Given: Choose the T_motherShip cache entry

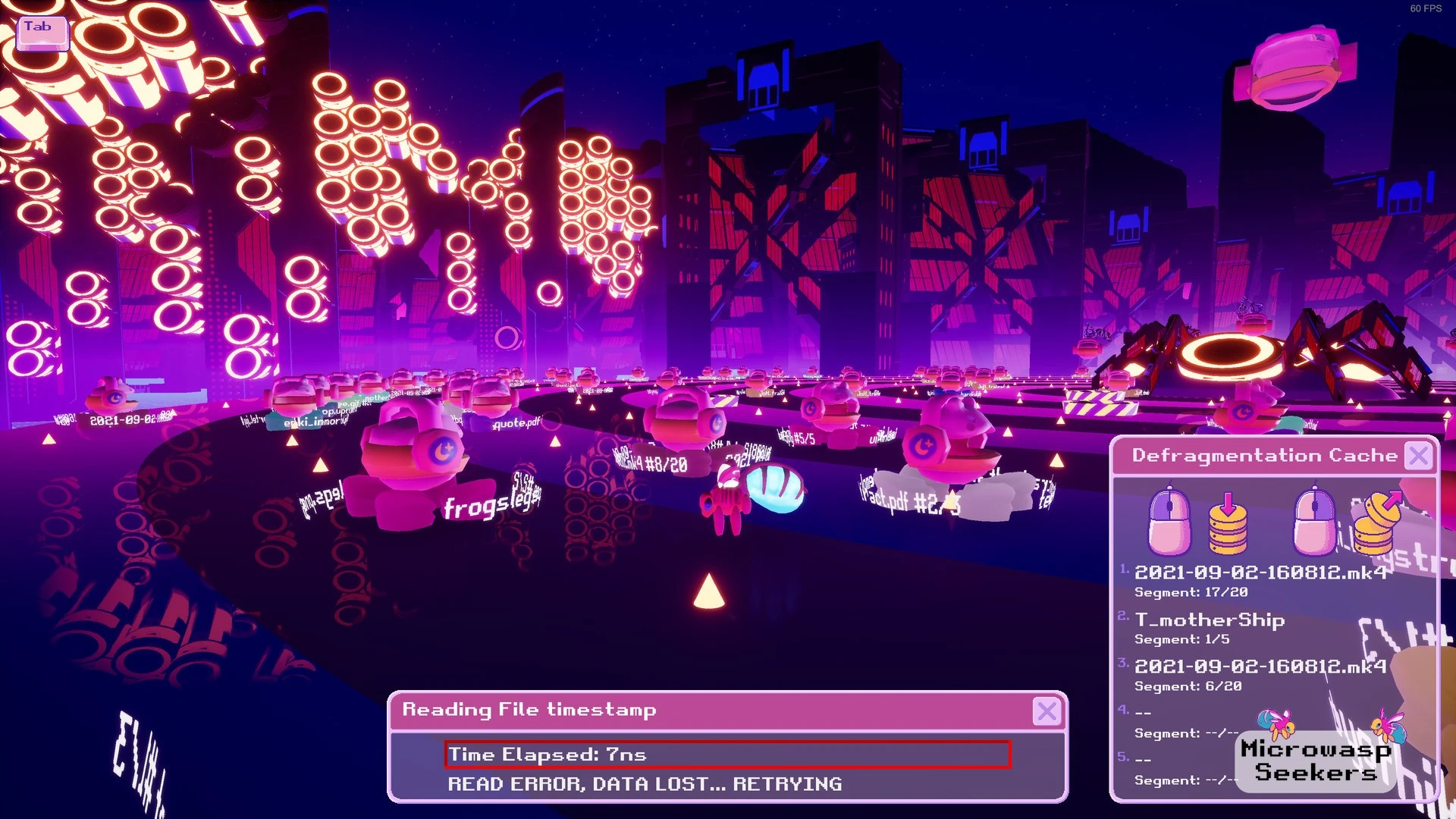Looking at the screenshot, I should 1209,627.
